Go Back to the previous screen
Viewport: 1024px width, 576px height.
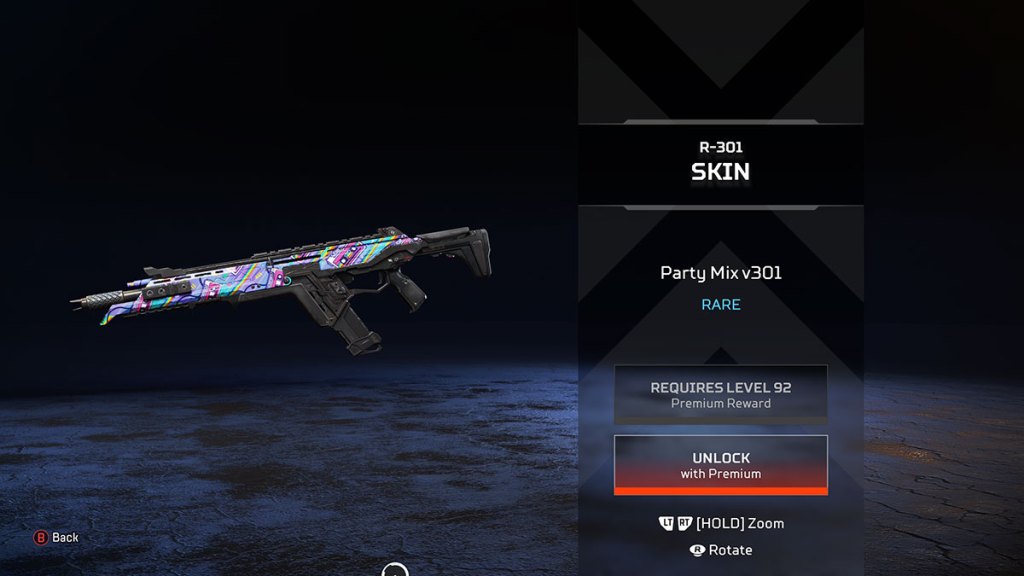tap(57, 537)
